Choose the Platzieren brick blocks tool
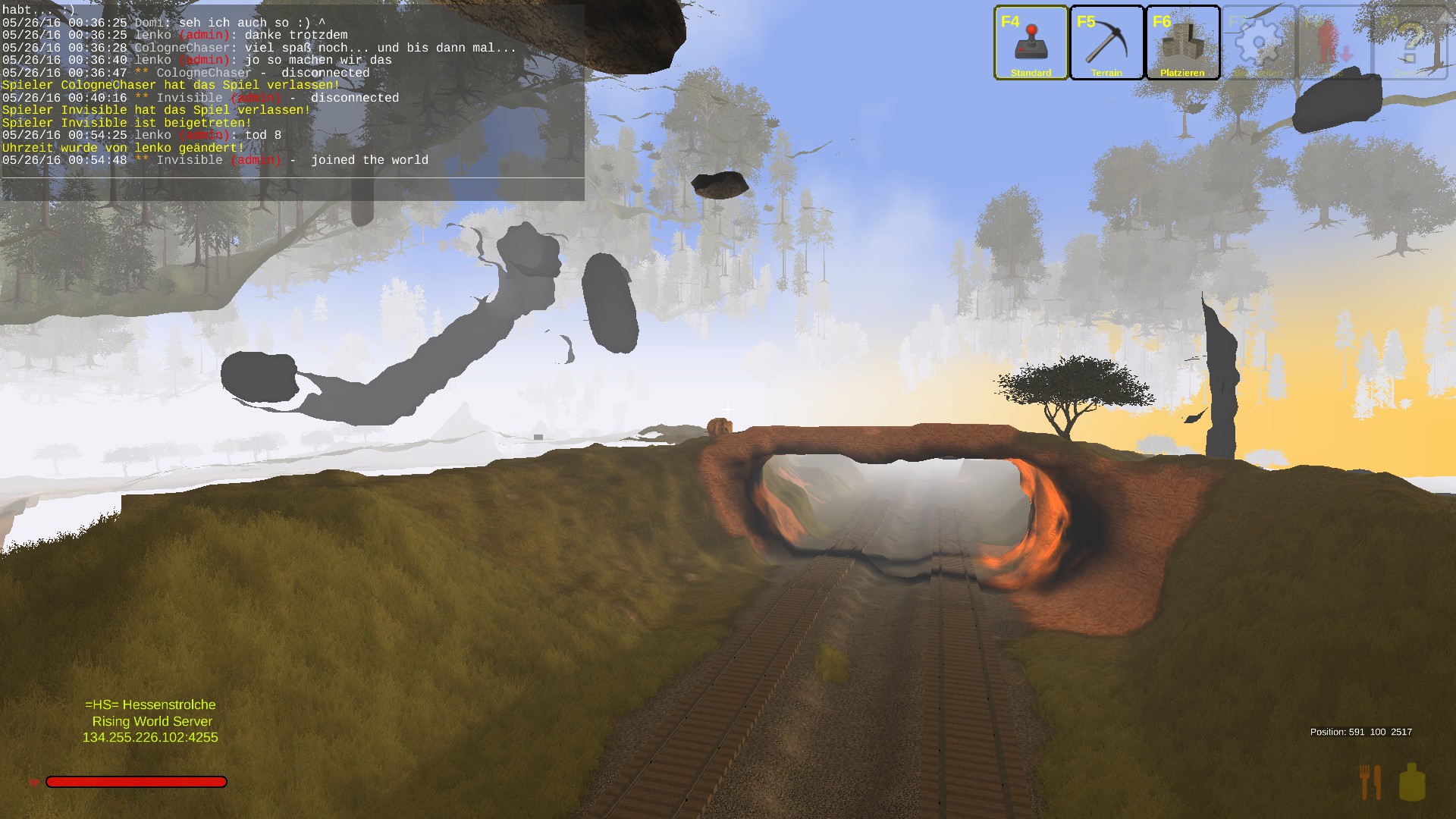This screenshot has height=819, width=1456. pos(1182,42)
